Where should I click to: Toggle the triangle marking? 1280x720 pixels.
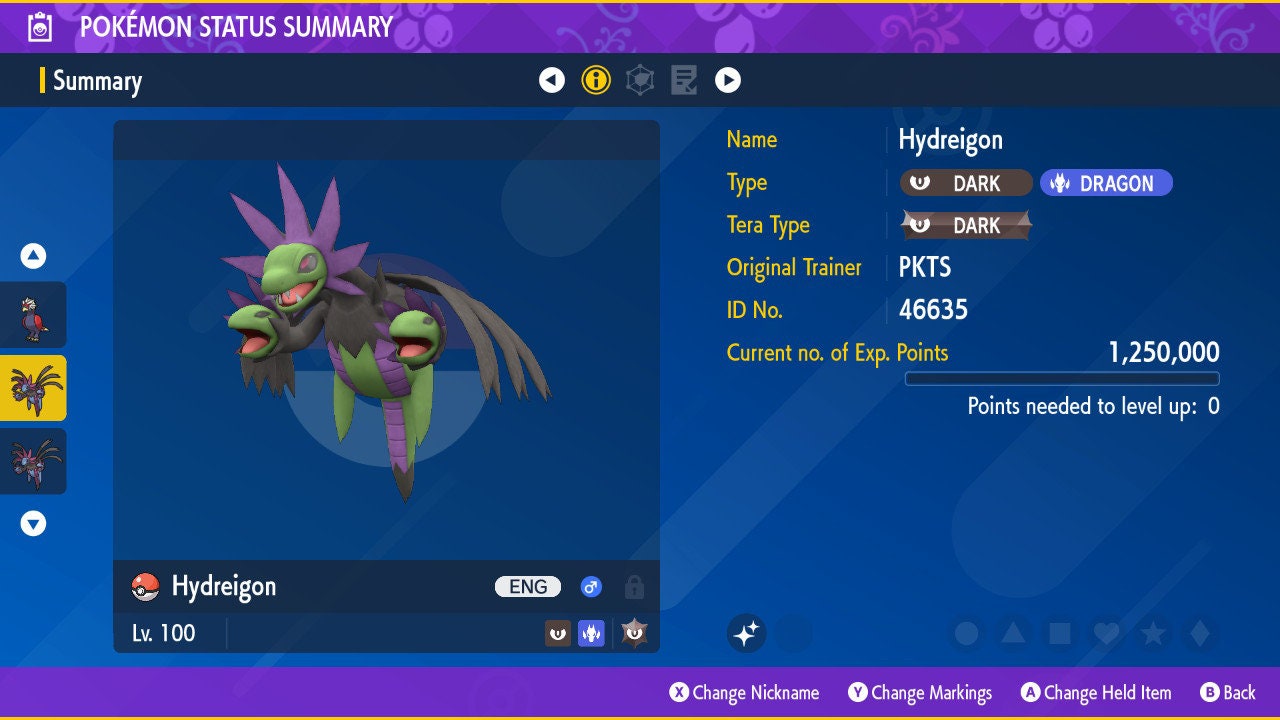[x=1013, y=633]
